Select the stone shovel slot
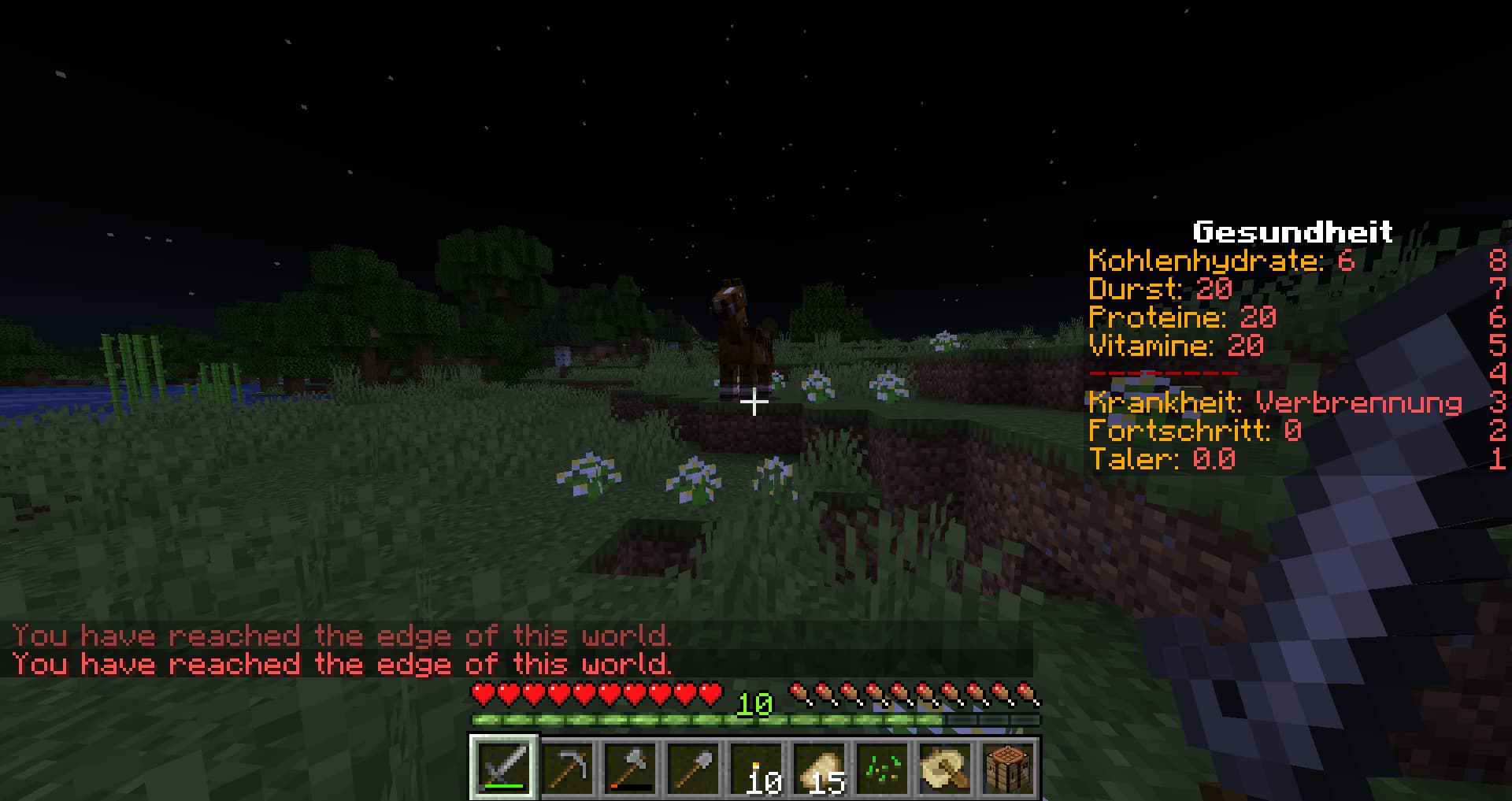The width and height of the screenshot is (1512, 801). click(694, 767)
